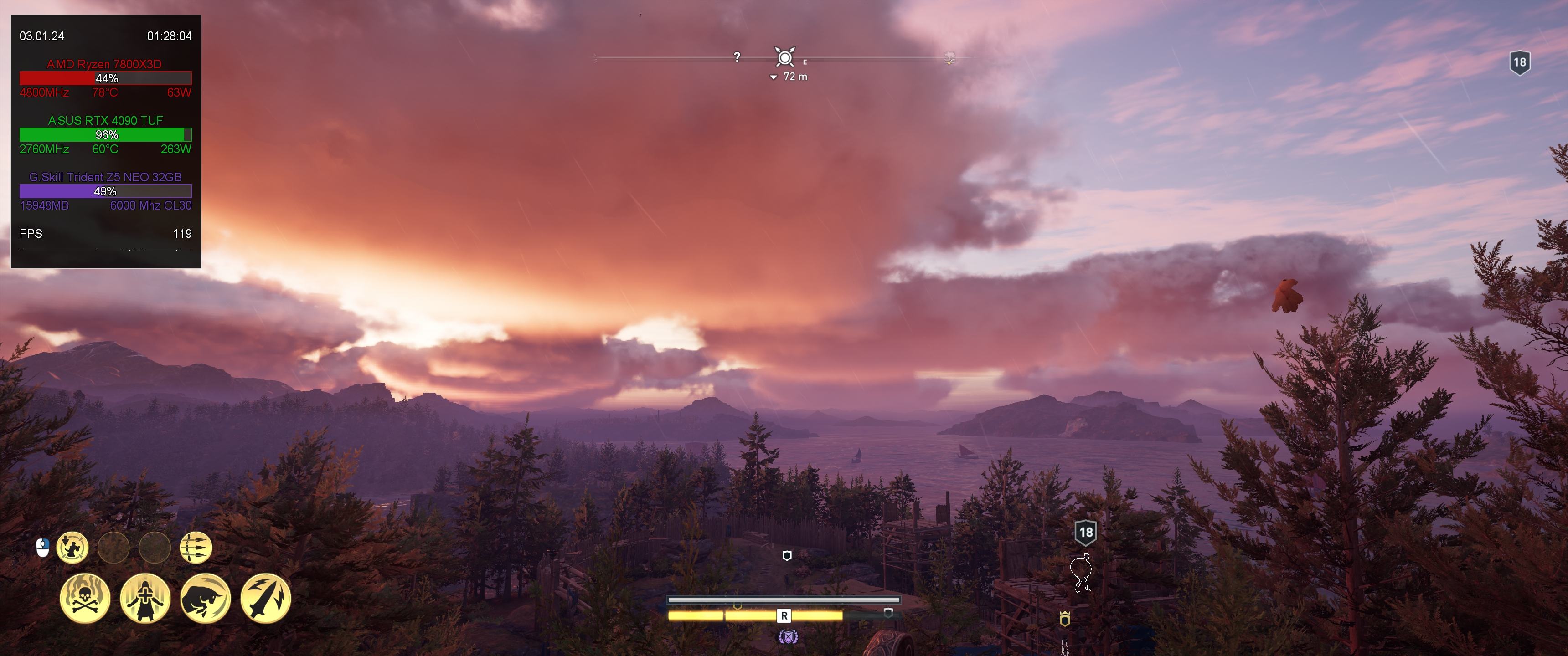
Task: Use the Second Wind healing ability
Action: [145, 598]
